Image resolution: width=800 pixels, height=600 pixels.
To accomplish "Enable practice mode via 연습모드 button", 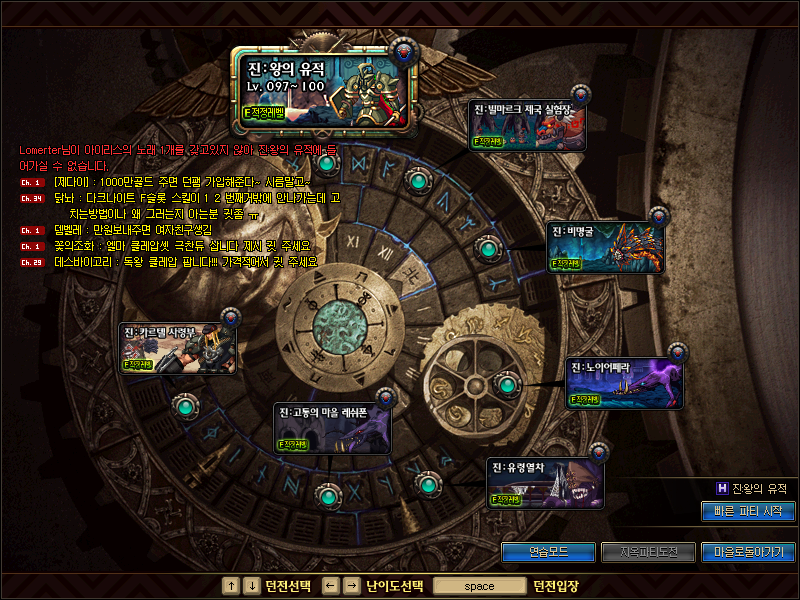I will 547,552.
